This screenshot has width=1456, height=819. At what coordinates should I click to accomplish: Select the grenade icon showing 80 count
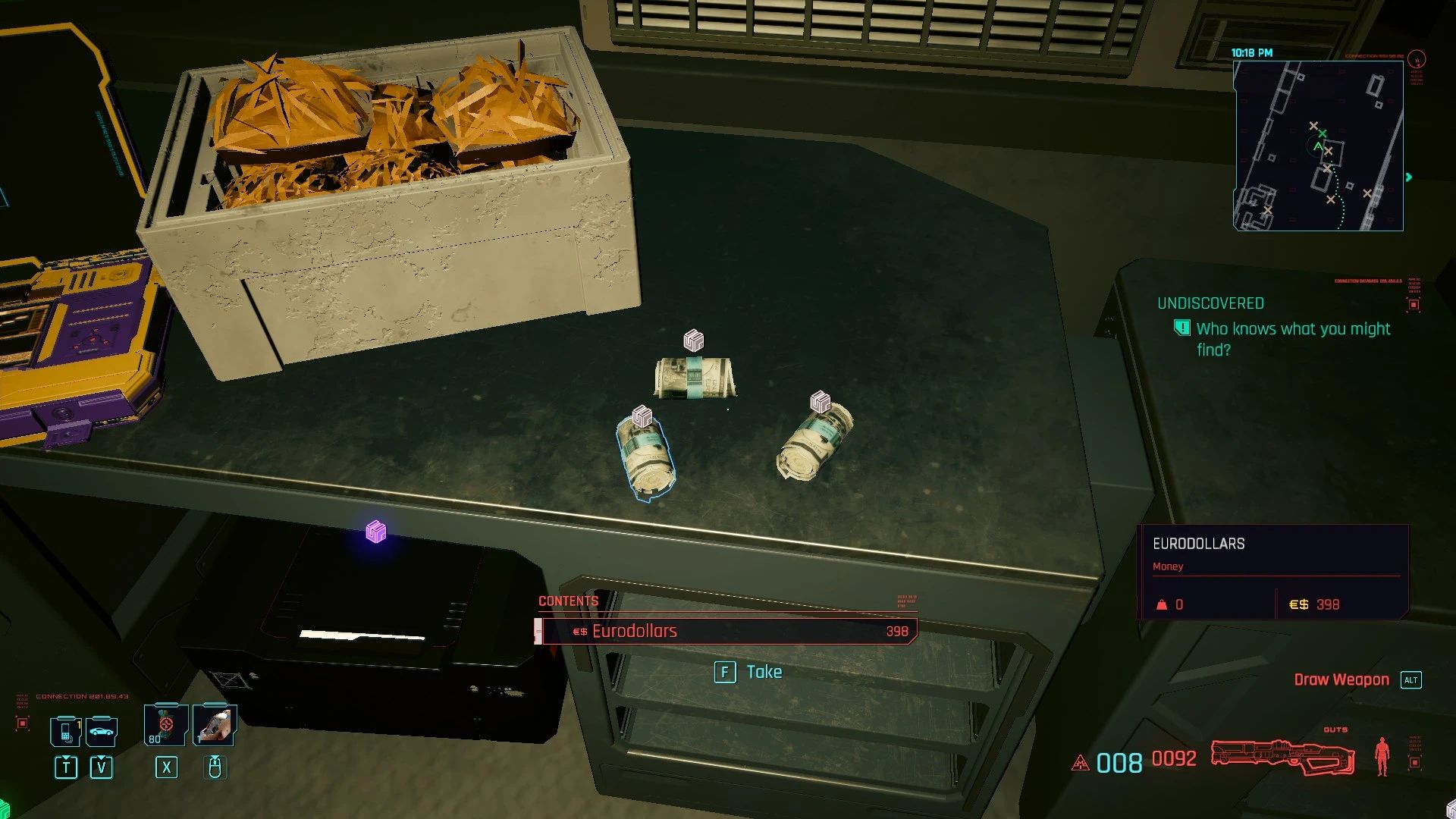coord(164,725)
